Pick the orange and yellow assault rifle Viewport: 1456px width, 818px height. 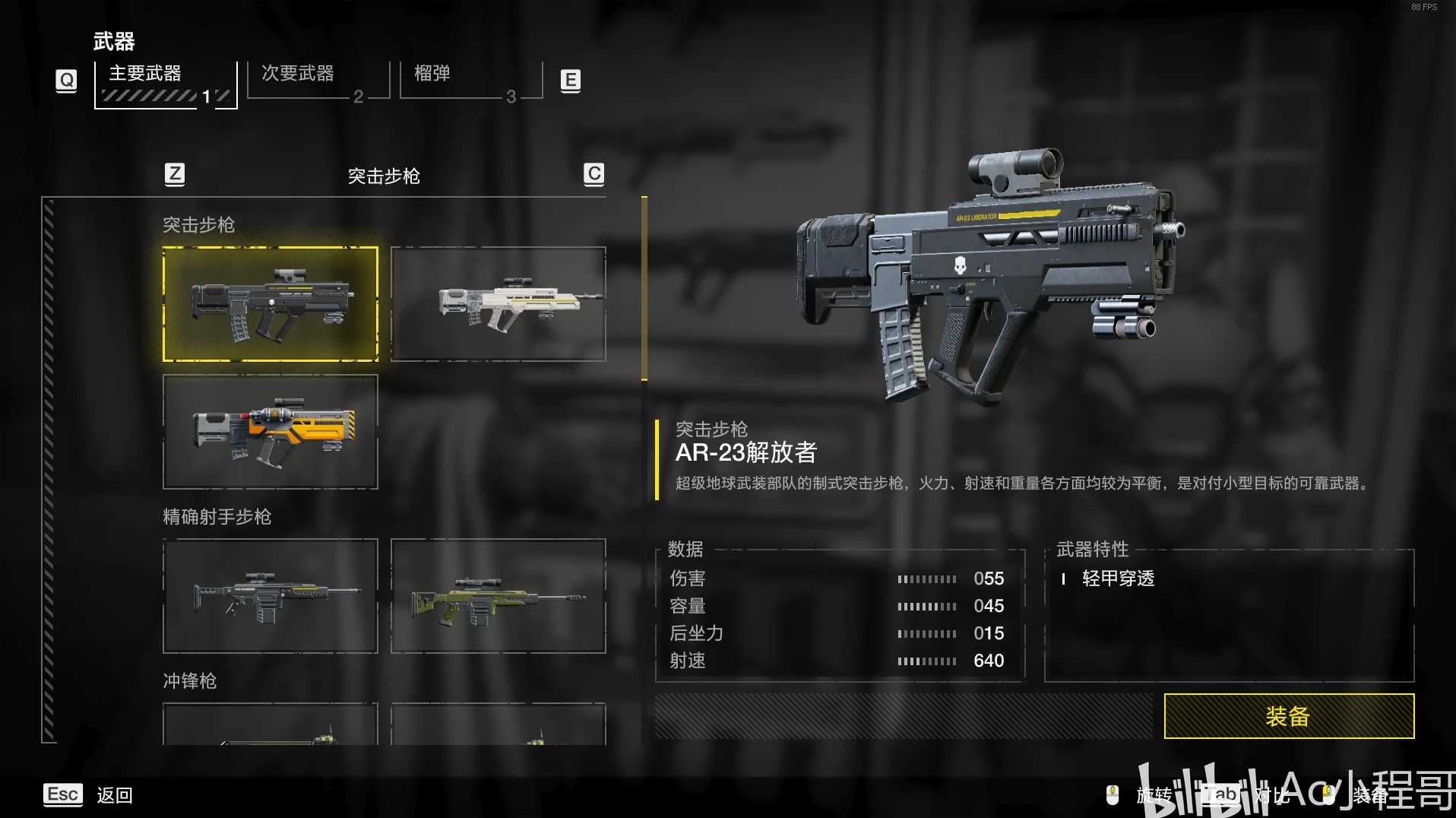click(271, 432)
